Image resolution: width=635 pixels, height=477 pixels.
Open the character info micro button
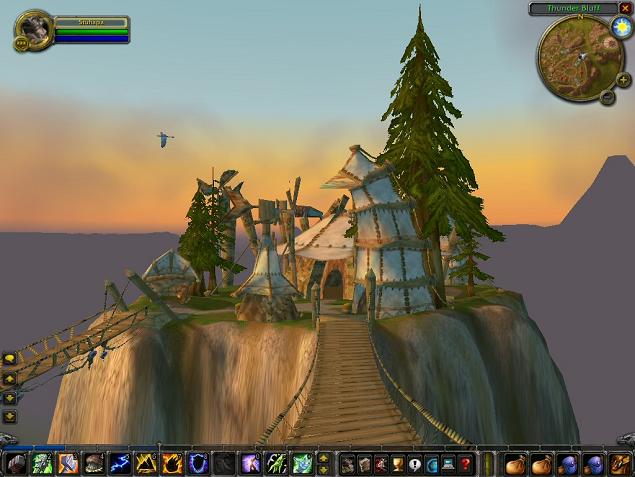(x=347, y=464)
